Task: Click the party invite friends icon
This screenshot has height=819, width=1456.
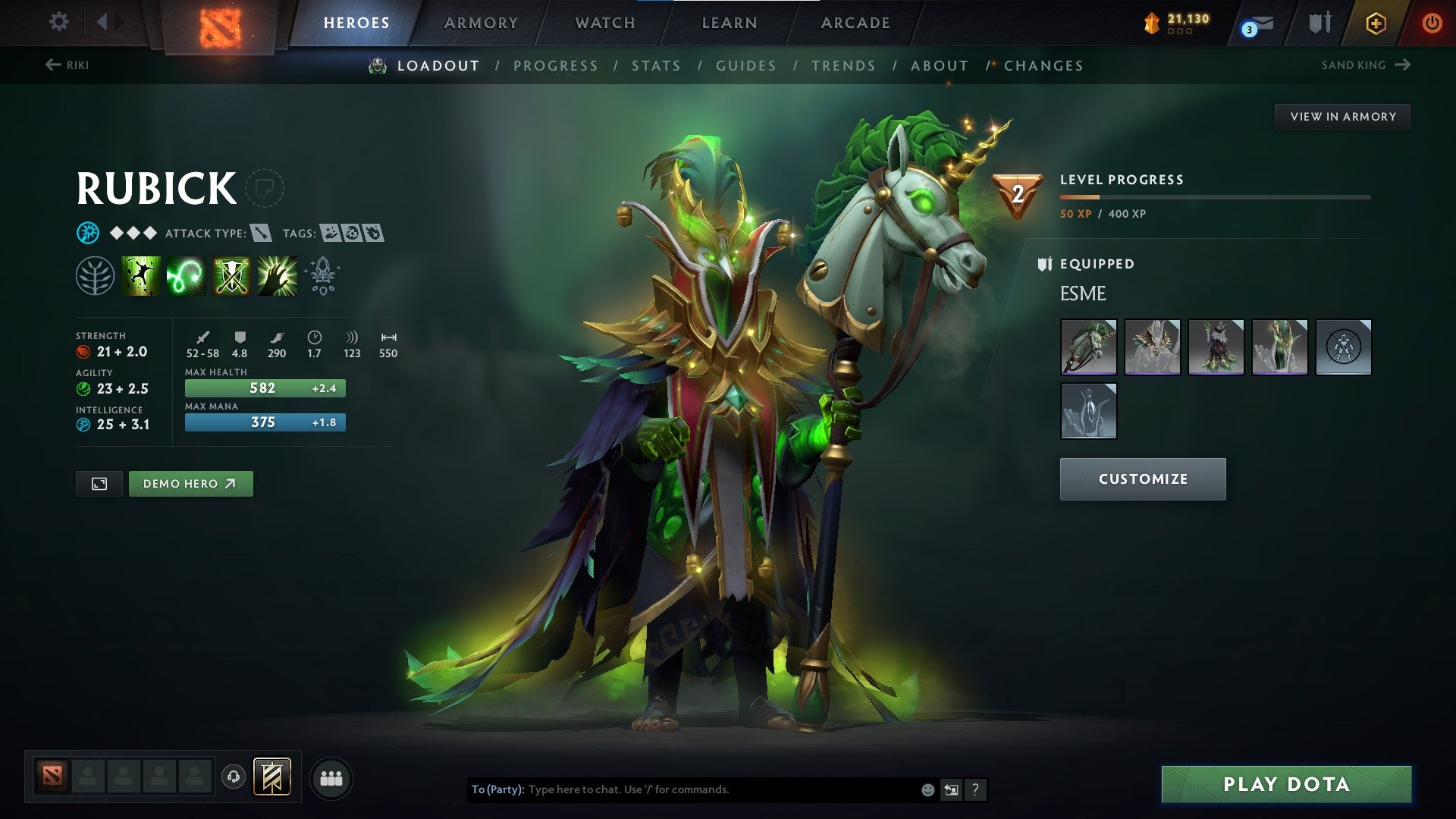Action: pyautogui.click(x=331, y=777)
